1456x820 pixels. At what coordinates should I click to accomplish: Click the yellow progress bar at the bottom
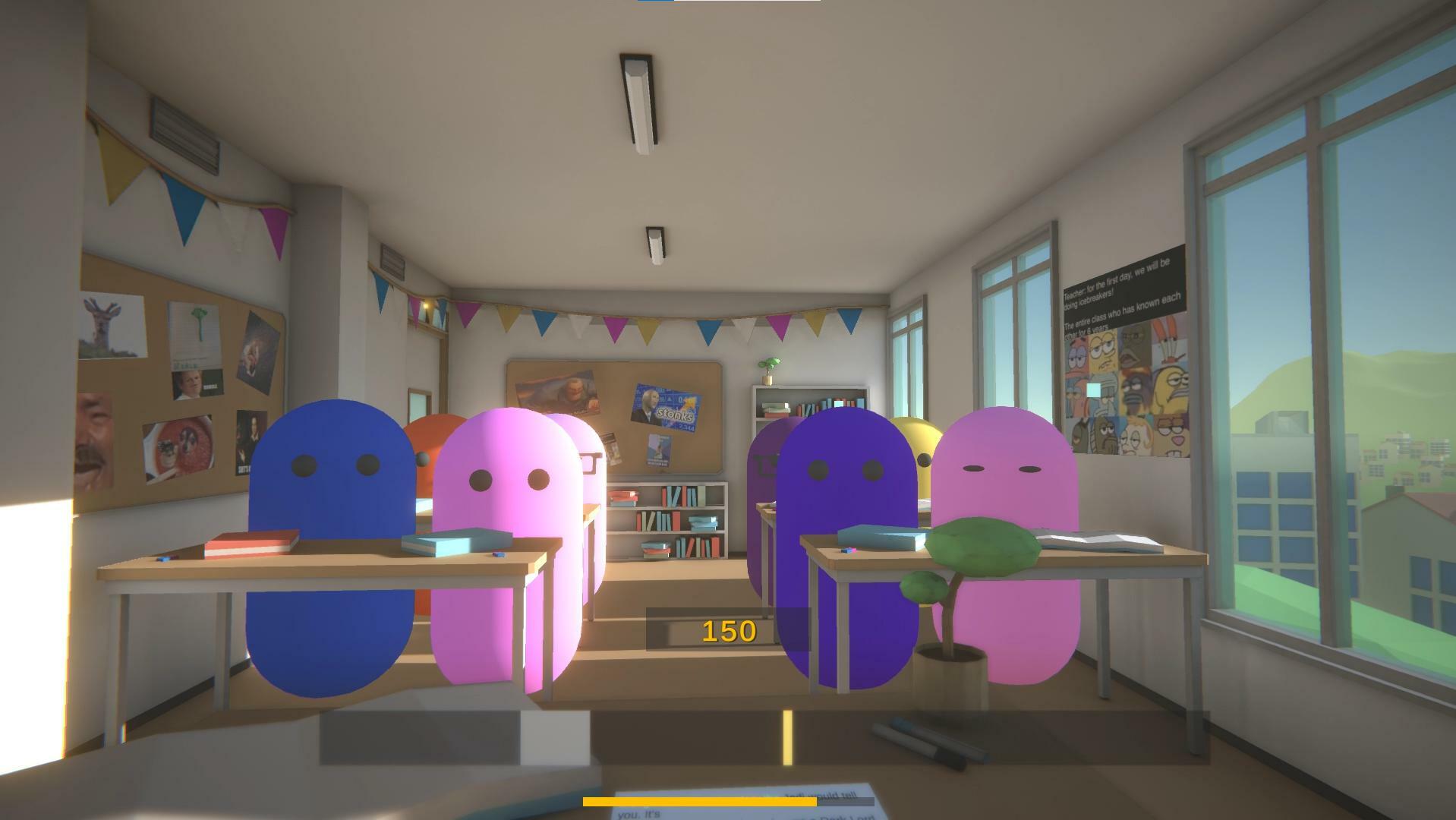point(698,799)
